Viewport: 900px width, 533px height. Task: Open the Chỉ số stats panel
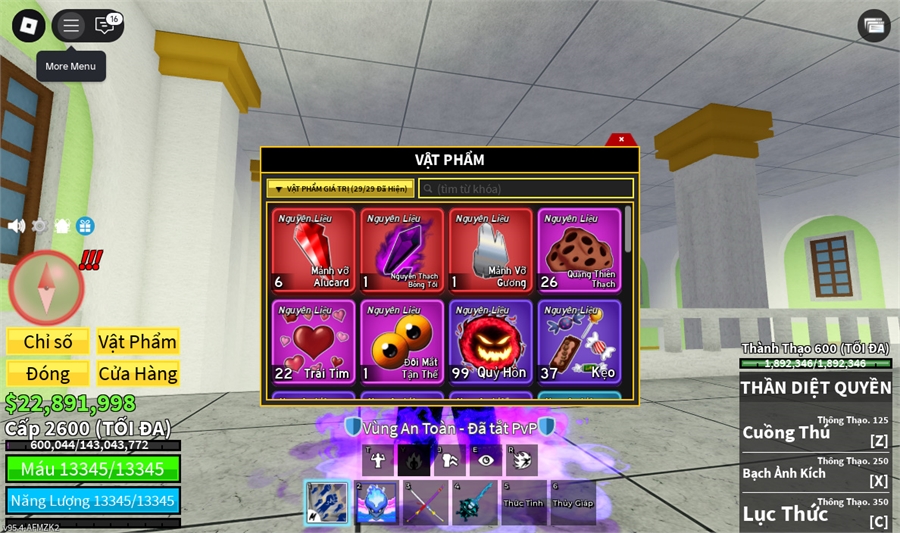[x=48, y=342]
